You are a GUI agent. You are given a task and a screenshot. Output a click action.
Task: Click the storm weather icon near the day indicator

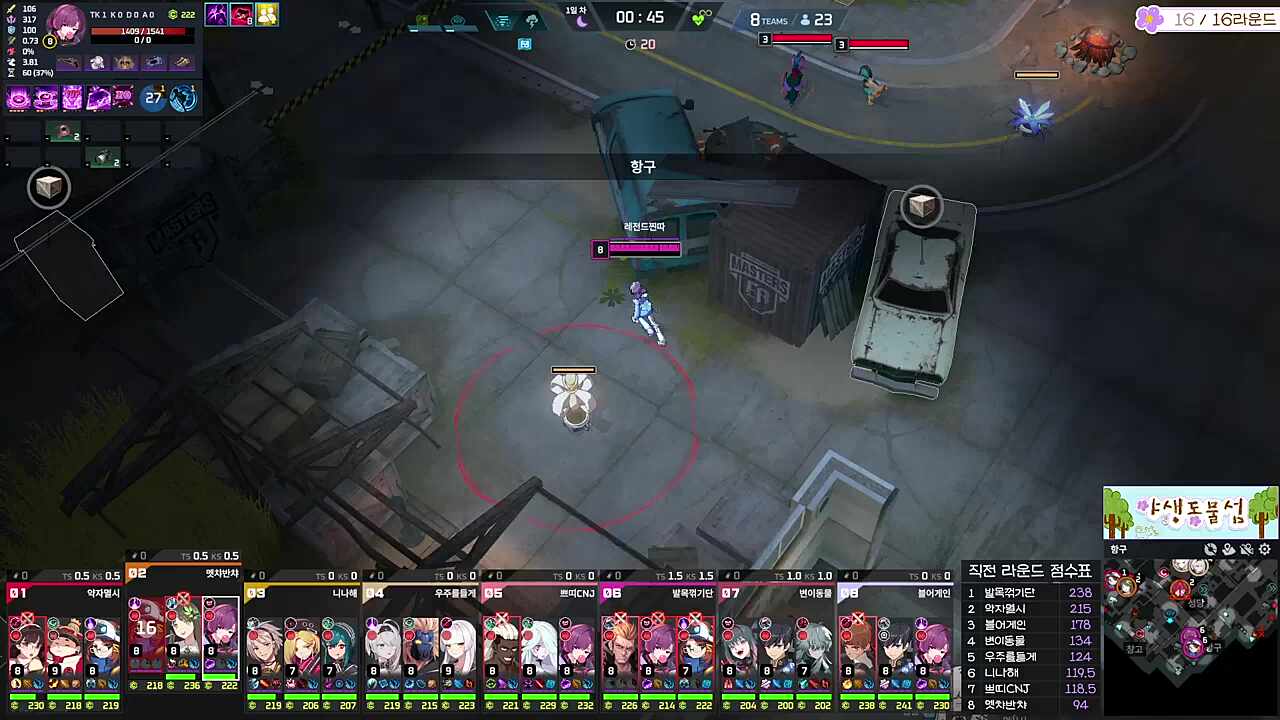click(532, 21)
